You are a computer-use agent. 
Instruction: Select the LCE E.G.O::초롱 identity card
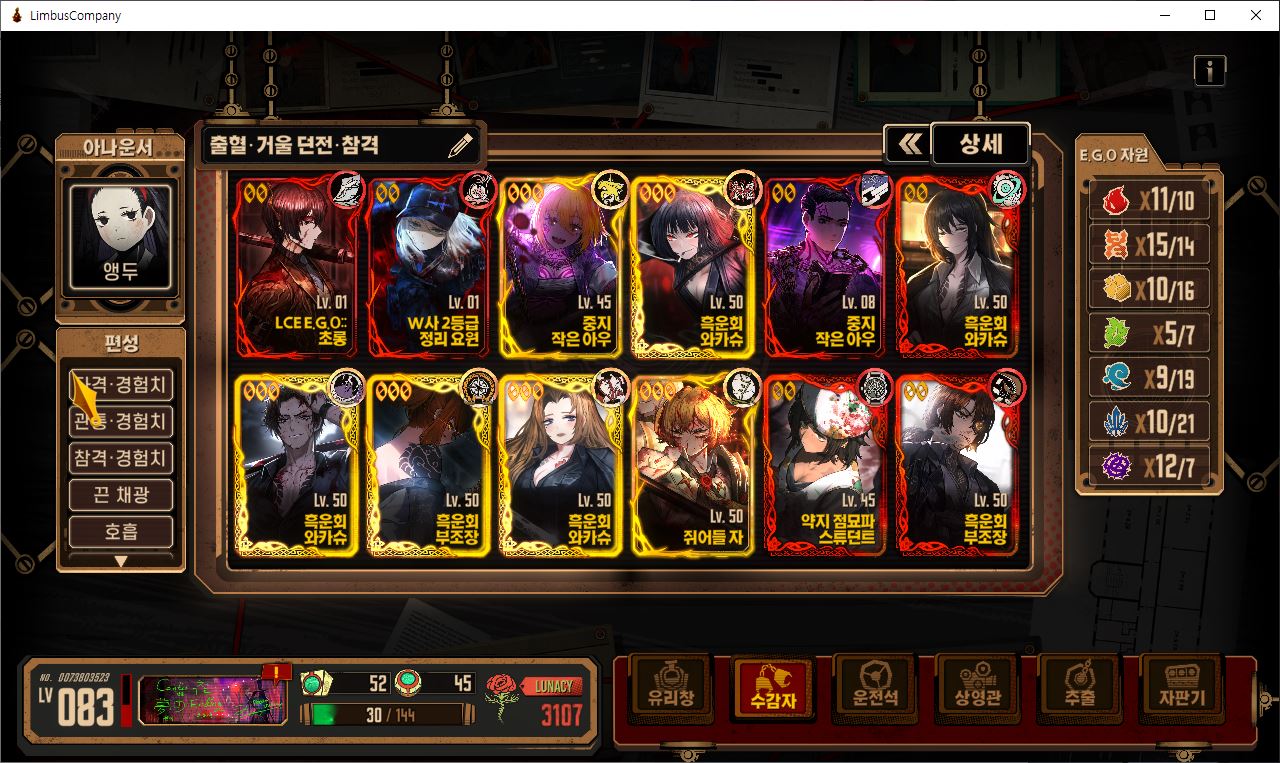(x=297, y=266)
